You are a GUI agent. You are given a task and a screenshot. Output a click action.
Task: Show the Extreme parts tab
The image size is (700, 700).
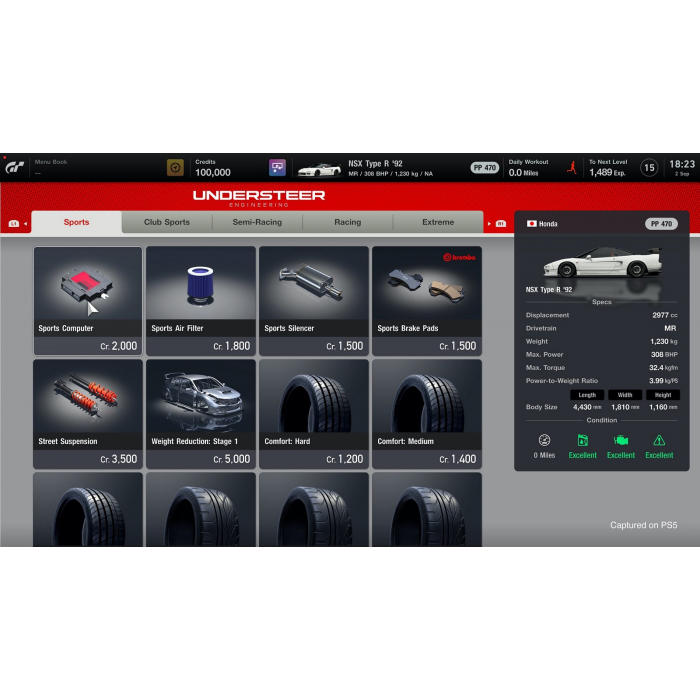pyautogui.click(x=438, y=222)
